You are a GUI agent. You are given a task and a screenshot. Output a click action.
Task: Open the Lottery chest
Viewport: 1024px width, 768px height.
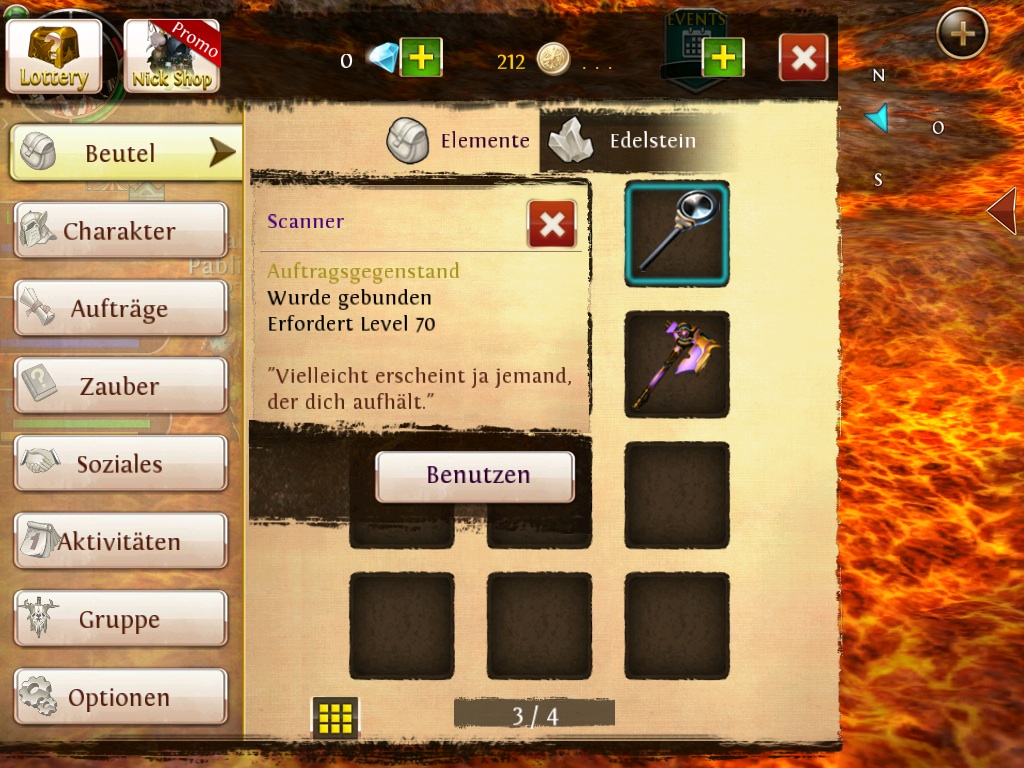(54, 56)
